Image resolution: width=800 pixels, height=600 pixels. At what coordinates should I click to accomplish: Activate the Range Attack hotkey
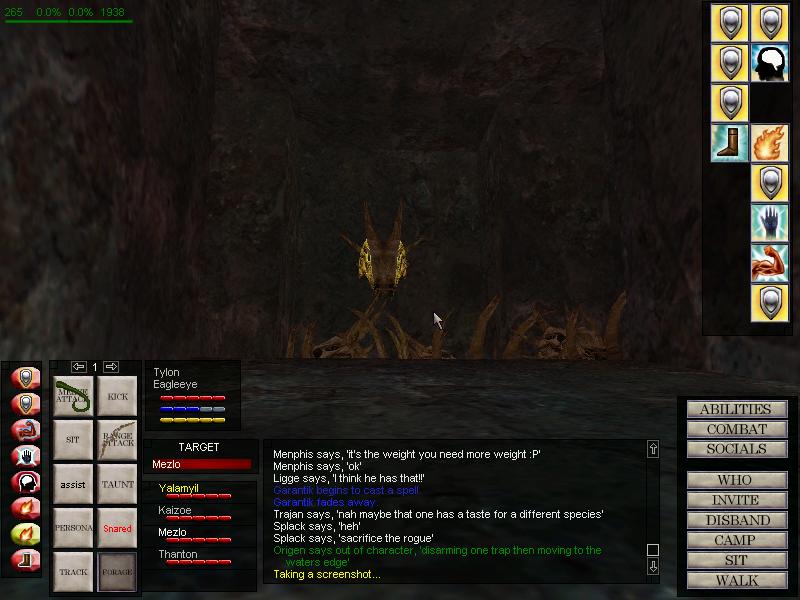coord(117,440)
